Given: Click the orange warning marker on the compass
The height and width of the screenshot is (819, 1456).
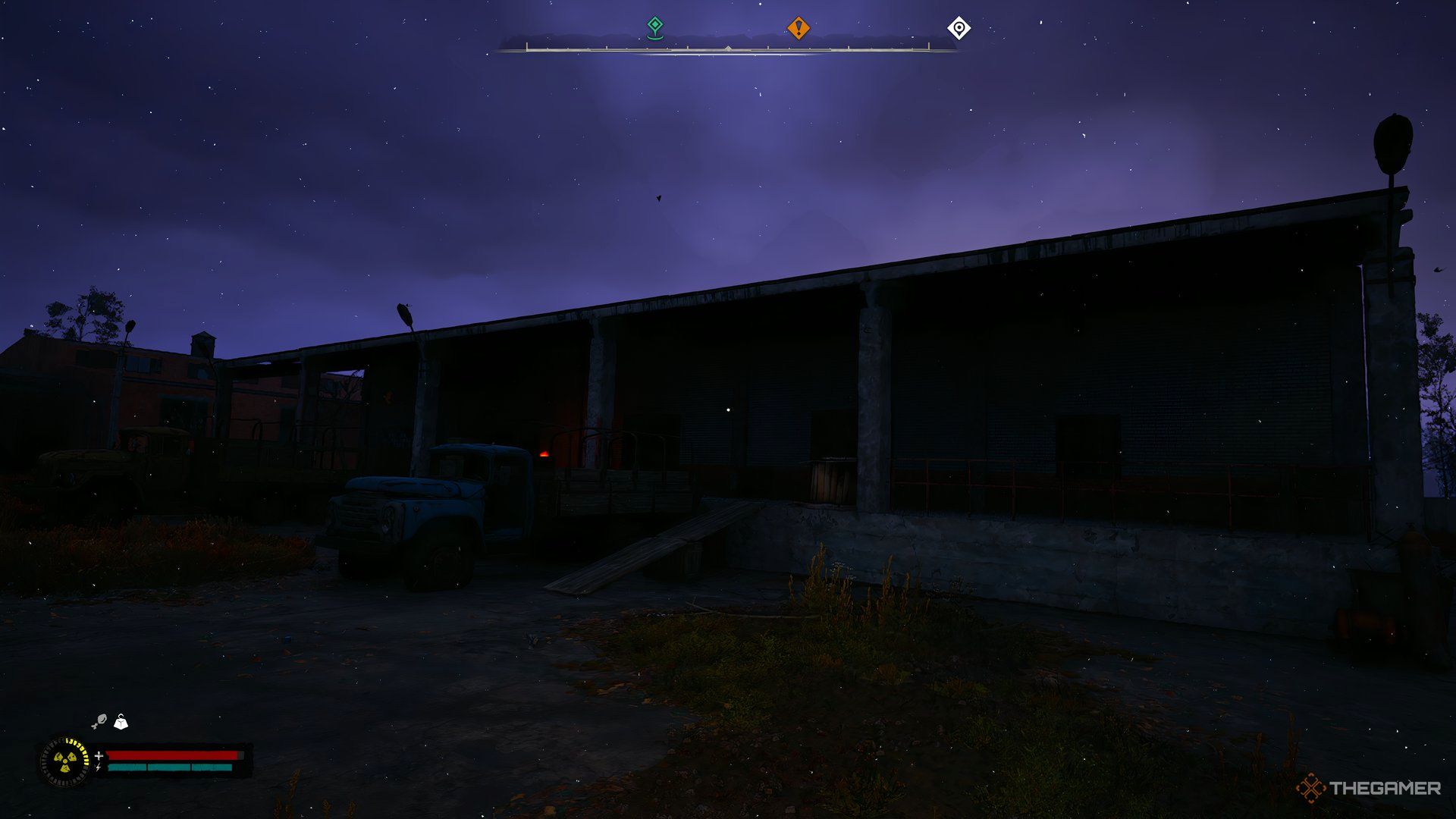Looking at the screenshot, I should [797, 27].
